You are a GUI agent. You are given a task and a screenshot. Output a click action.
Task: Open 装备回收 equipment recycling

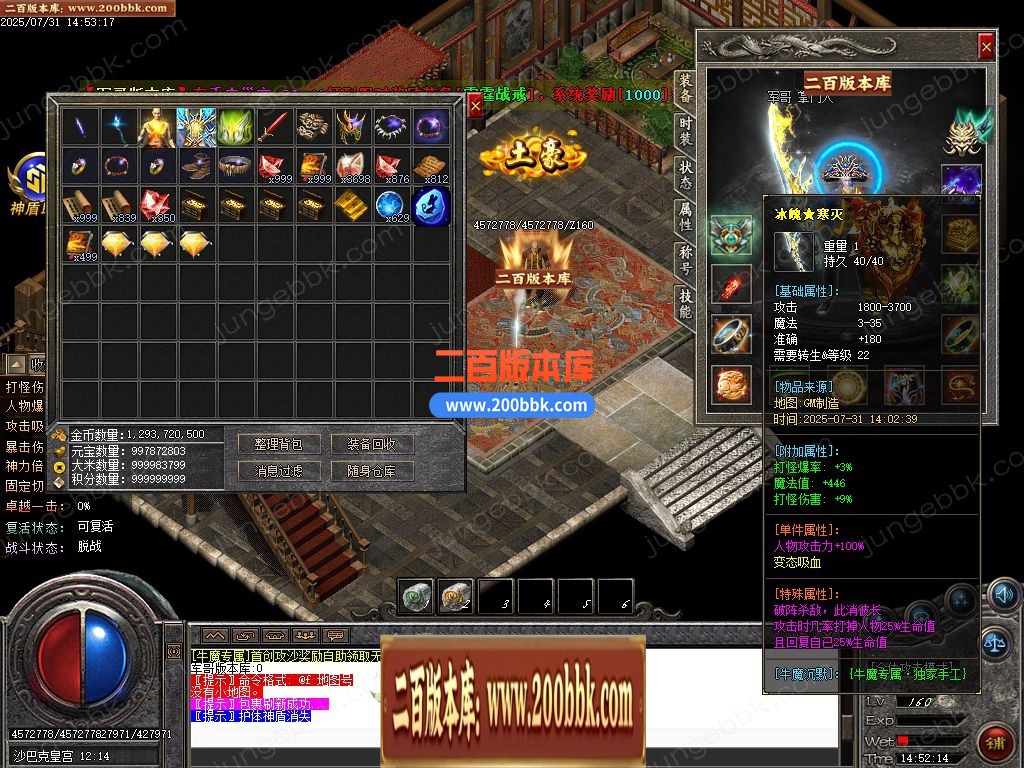[371, 444]
